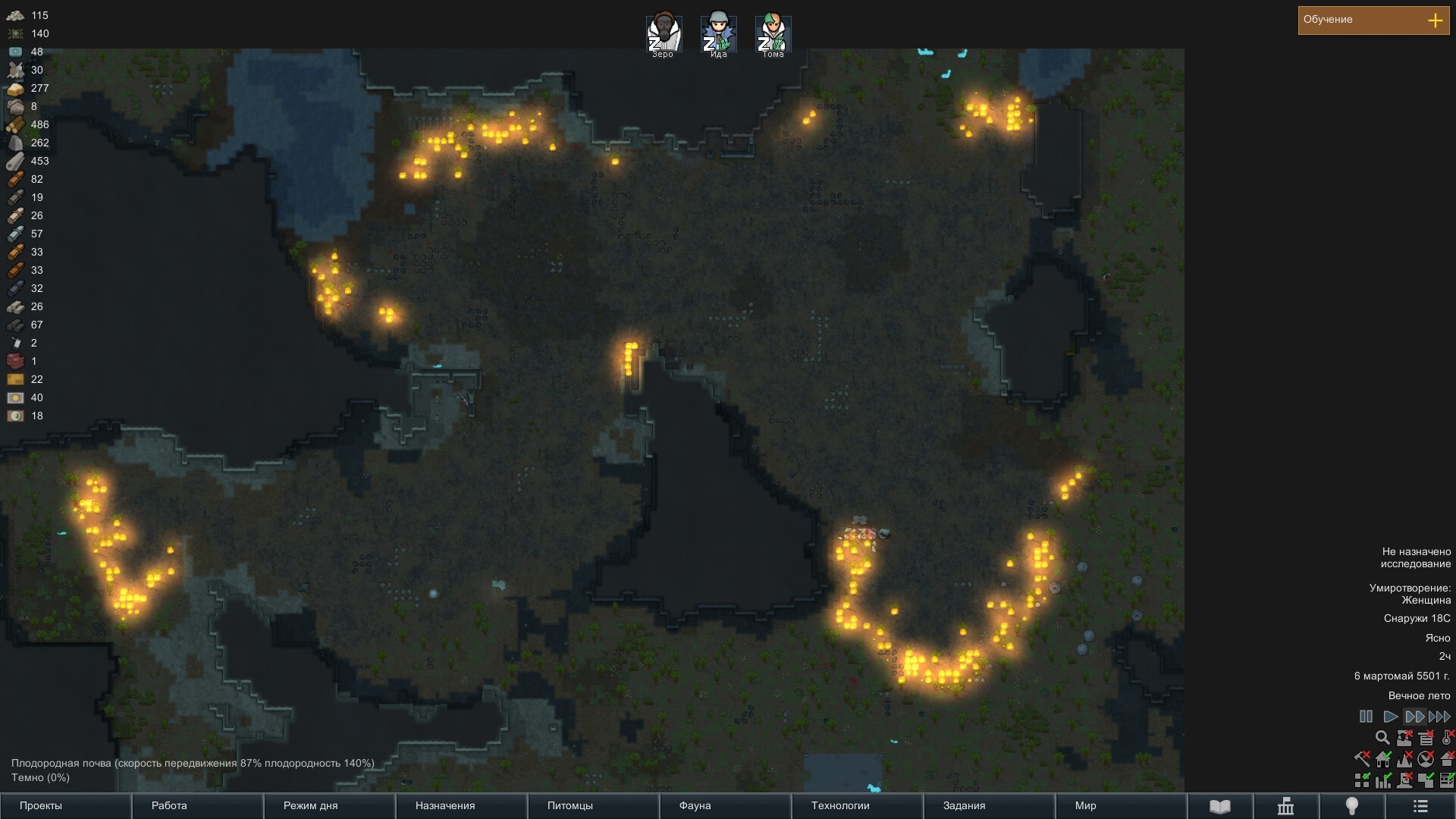Pause the game with the pause button

pyautogui.click(x=1366, y=717)
